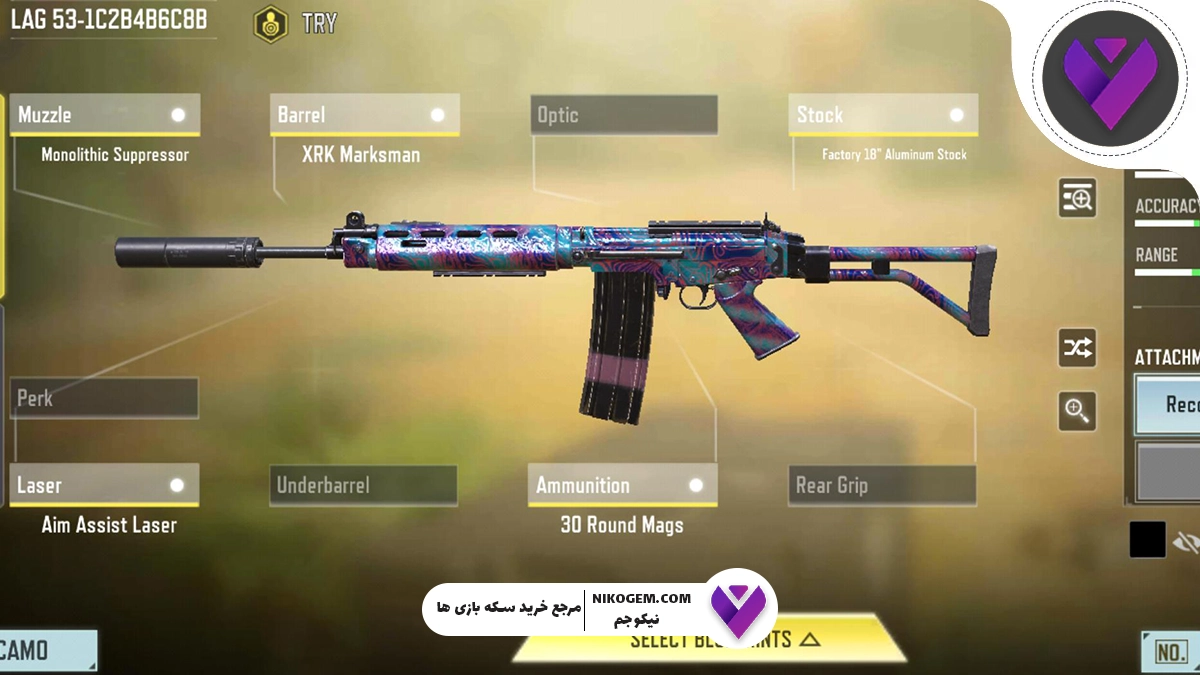Zoom in on weapon with magnifier icon

tap(1077, 410)
